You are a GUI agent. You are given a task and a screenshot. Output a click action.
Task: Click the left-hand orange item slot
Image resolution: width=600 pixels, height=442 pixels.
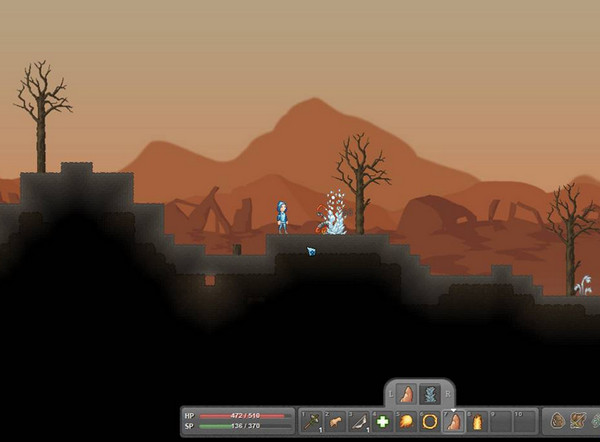(x=406, y=393)
